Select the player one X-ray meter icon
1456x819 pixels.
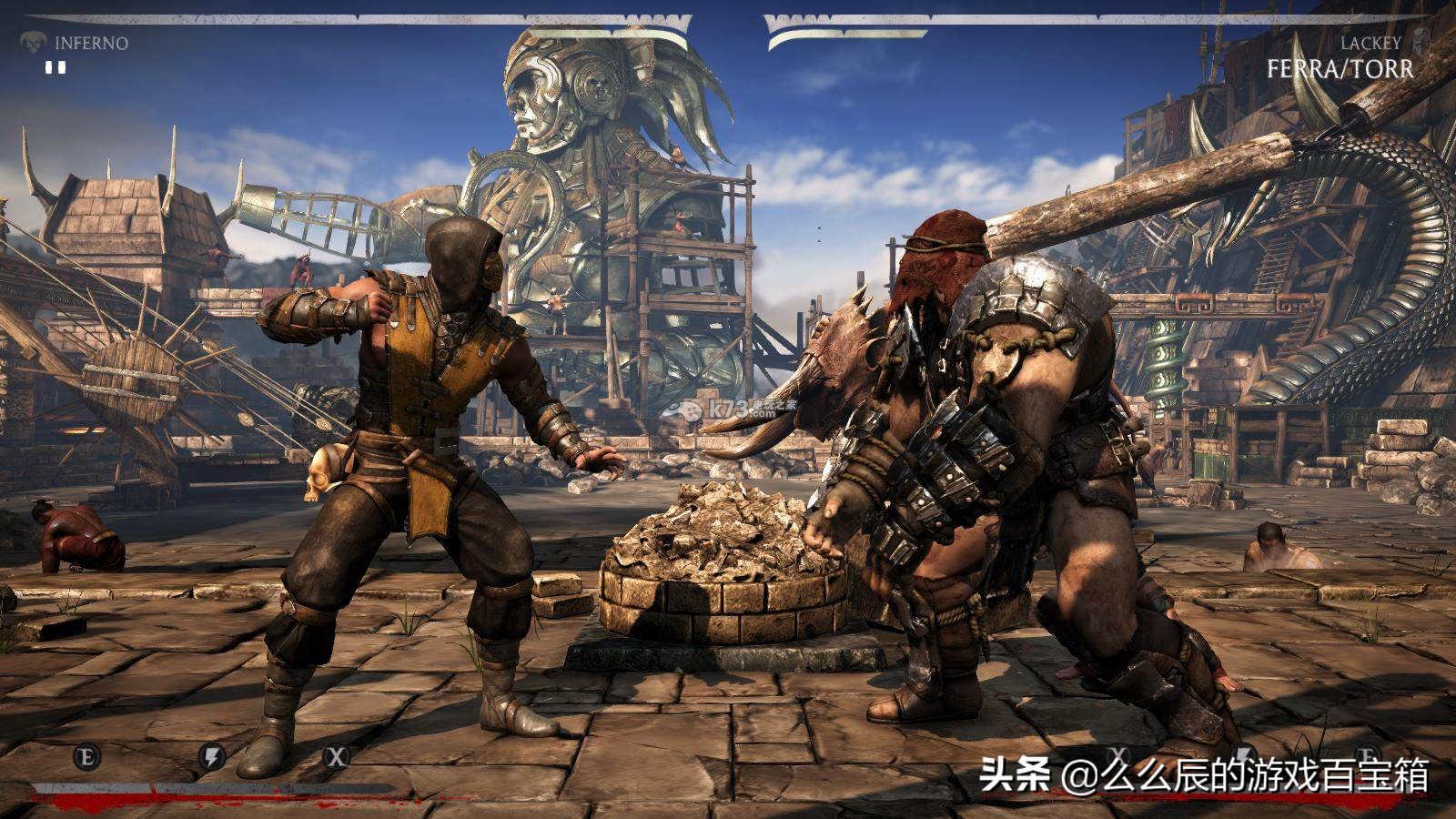point(338,755)
